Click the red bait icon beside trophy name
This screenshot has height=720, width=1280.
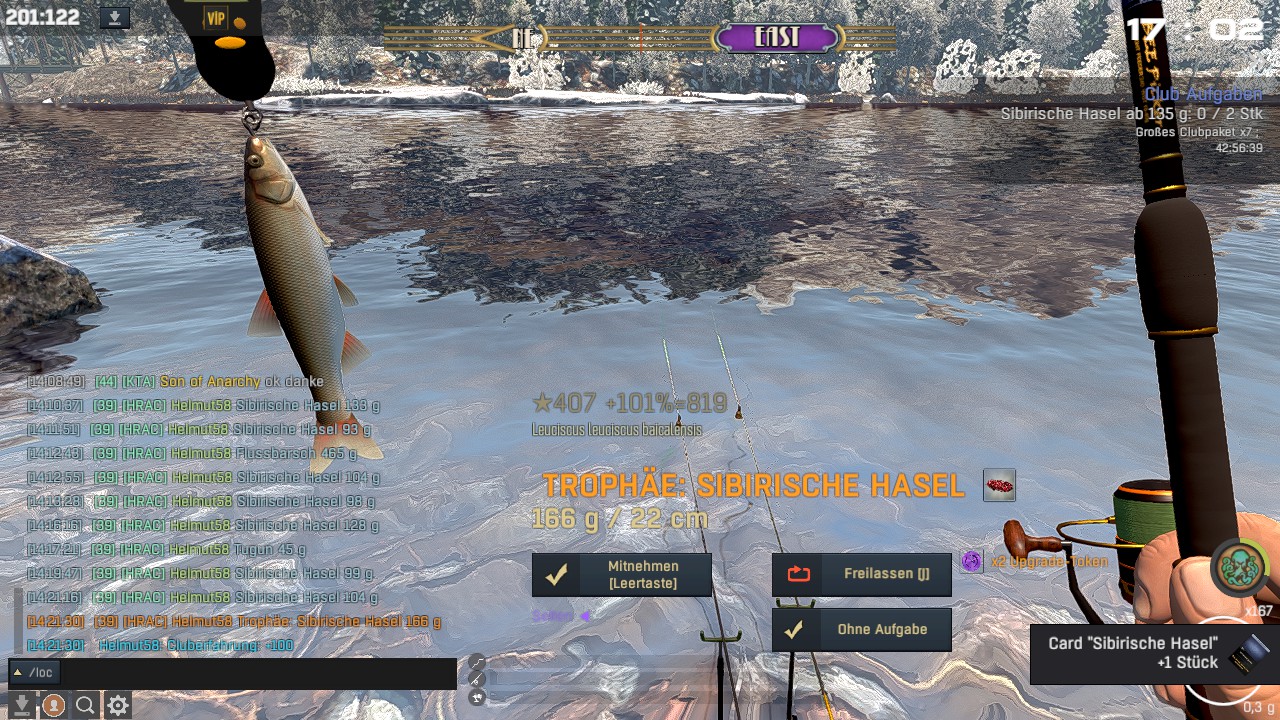(999, 486)
